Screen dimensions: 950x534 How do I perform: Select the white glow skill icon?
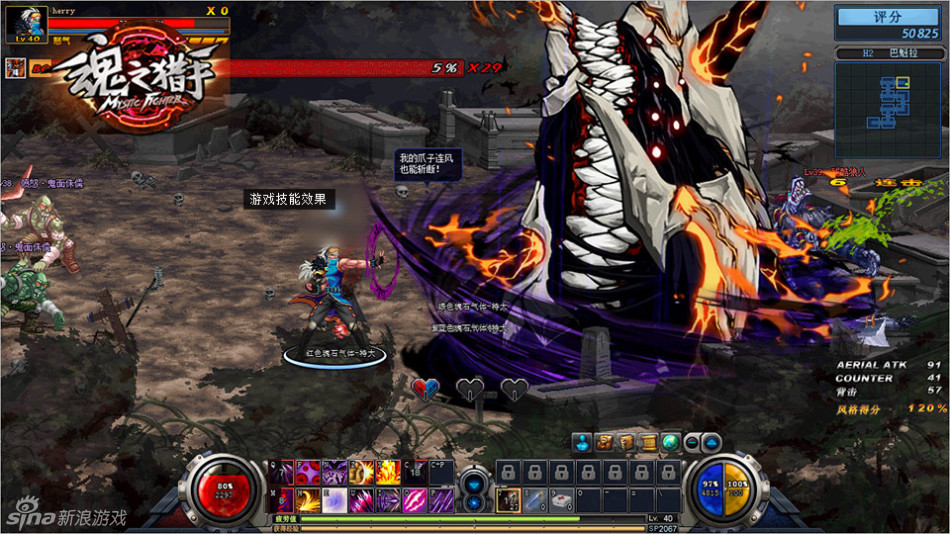point(333,499)
